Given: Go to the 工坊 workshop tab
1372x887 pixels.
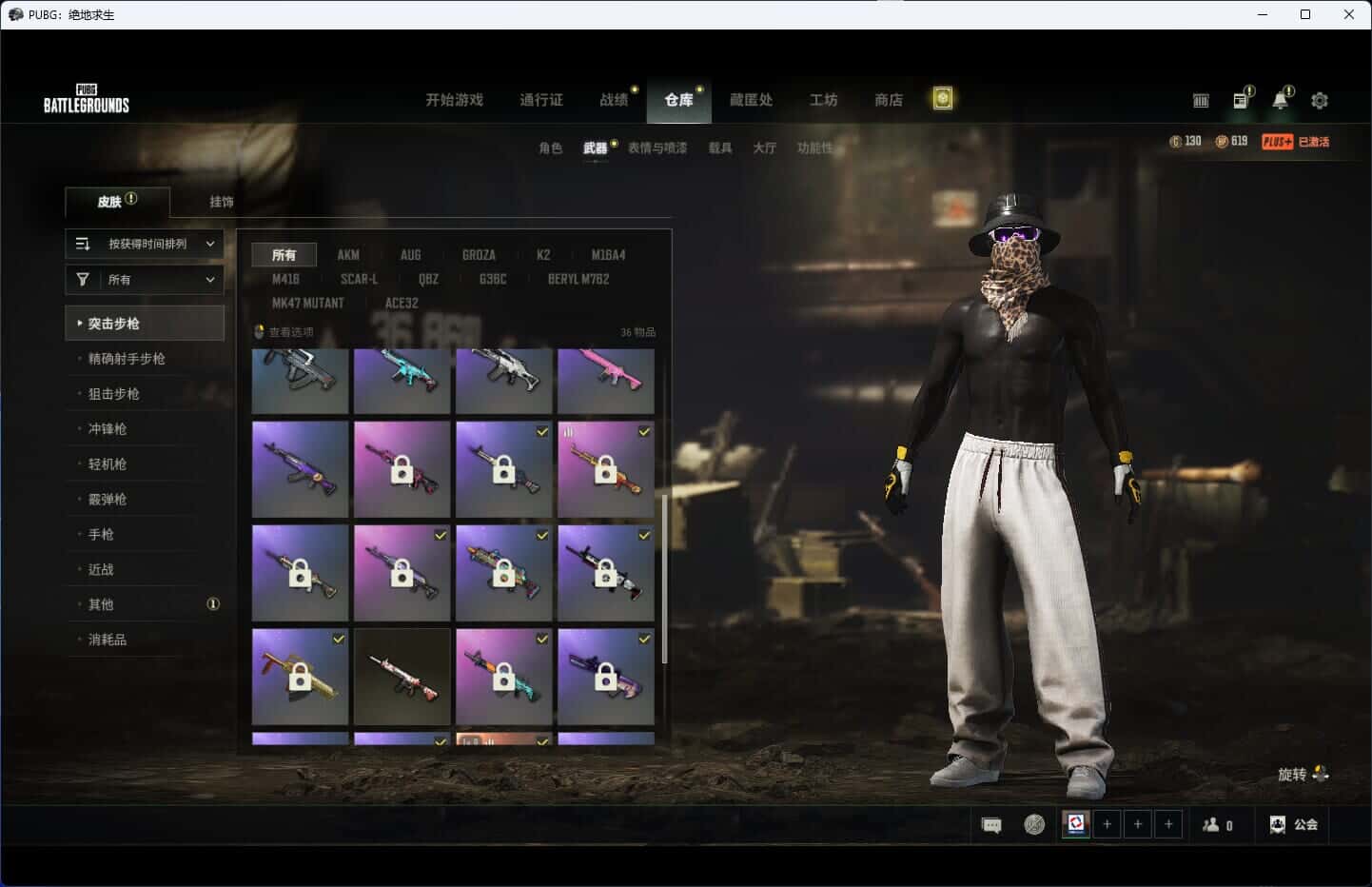Looking at the screenshot, I should tap(823, 100).
